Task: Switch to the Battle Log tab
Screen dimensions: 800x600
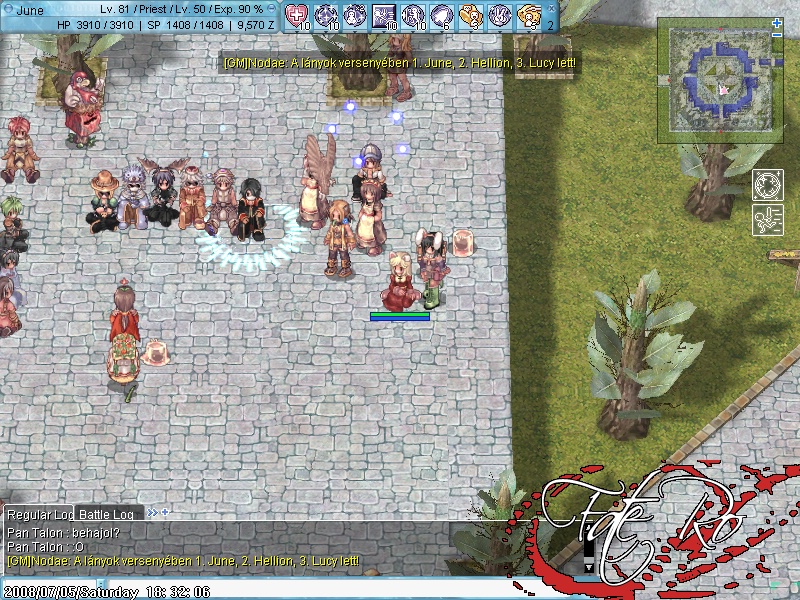Action: click(x=107, y=514)
